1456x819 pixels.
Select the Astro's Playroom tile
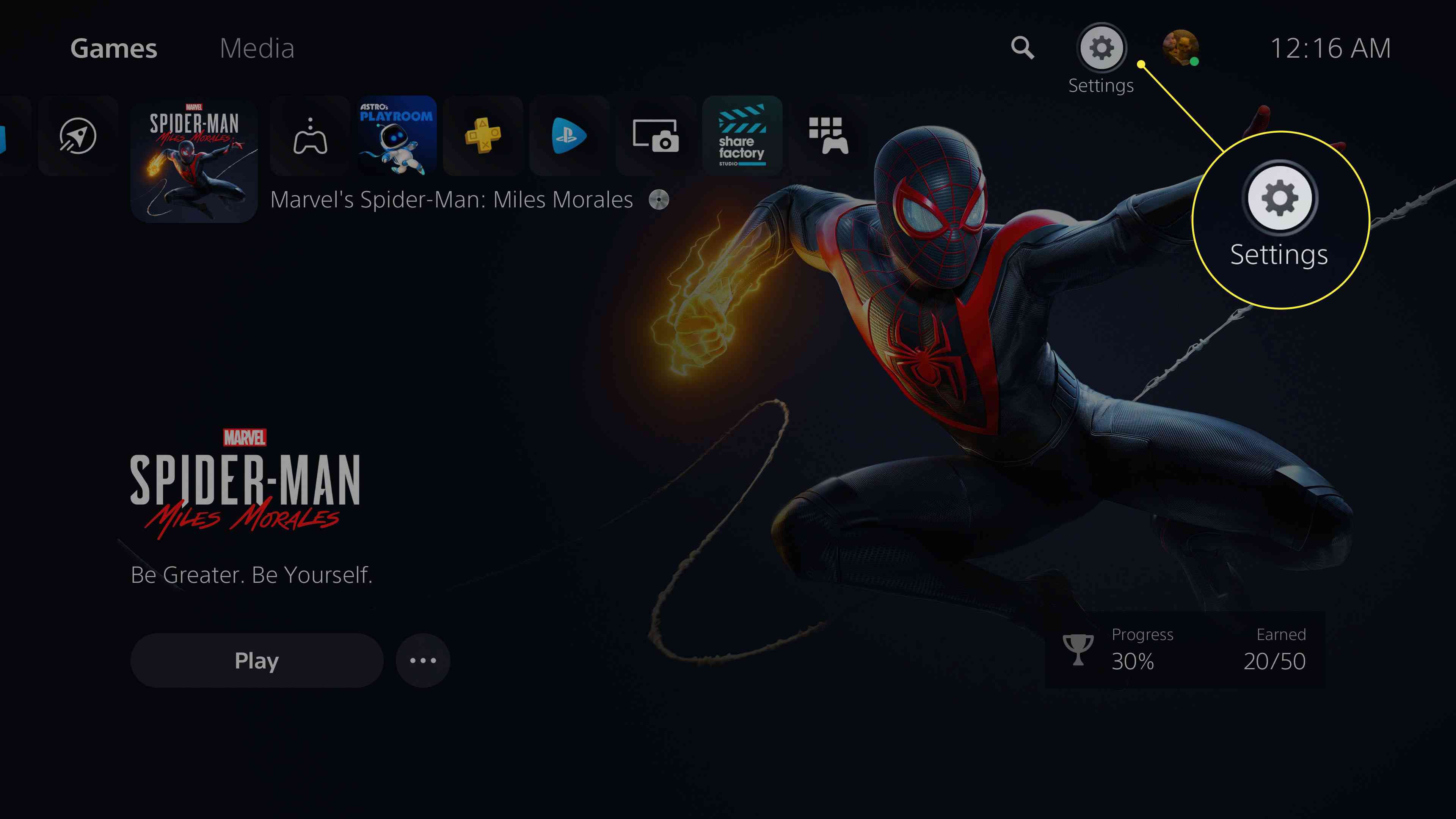(397, 136)
